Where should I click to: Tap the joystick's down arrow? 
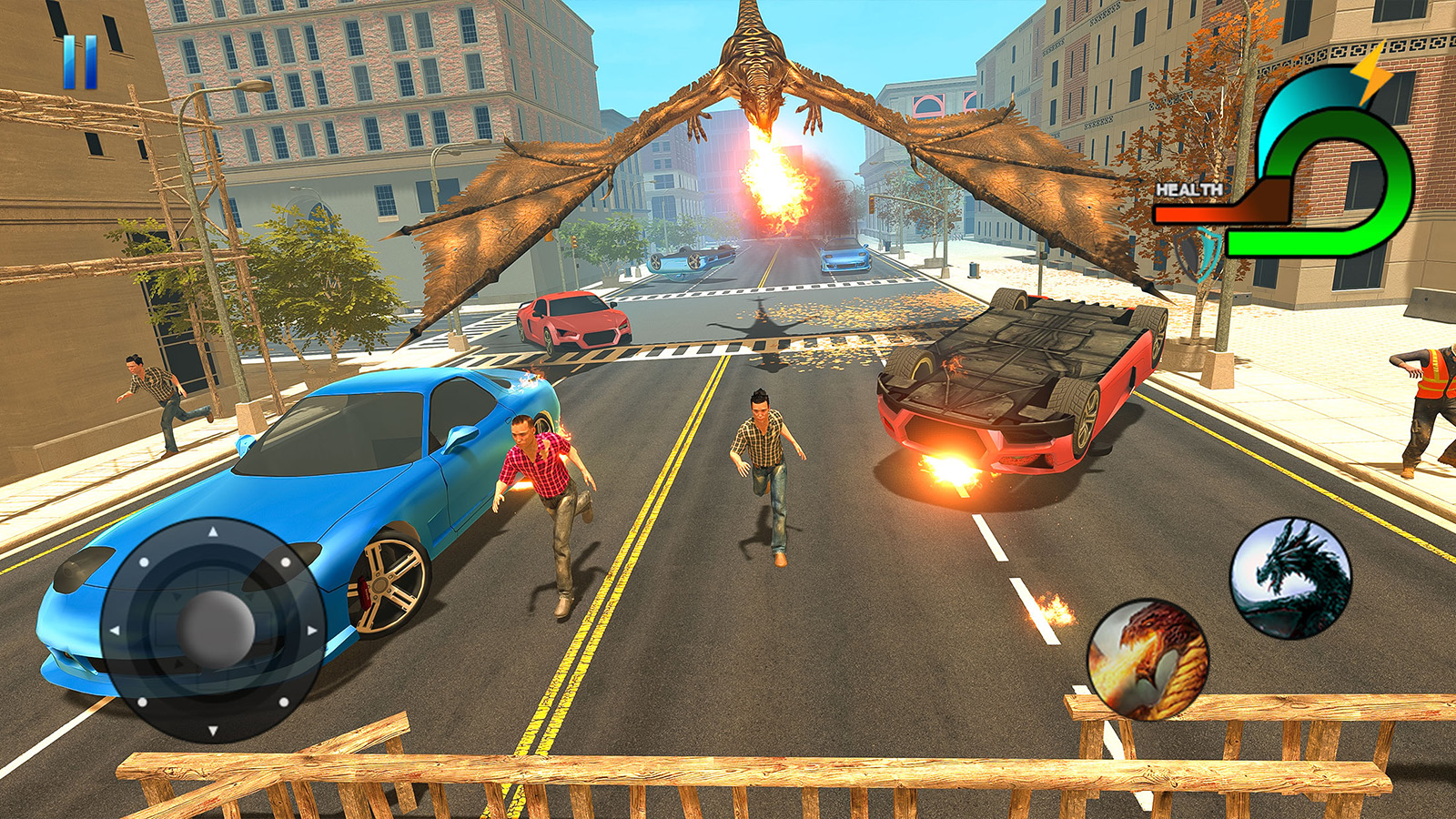pos(213,730)
